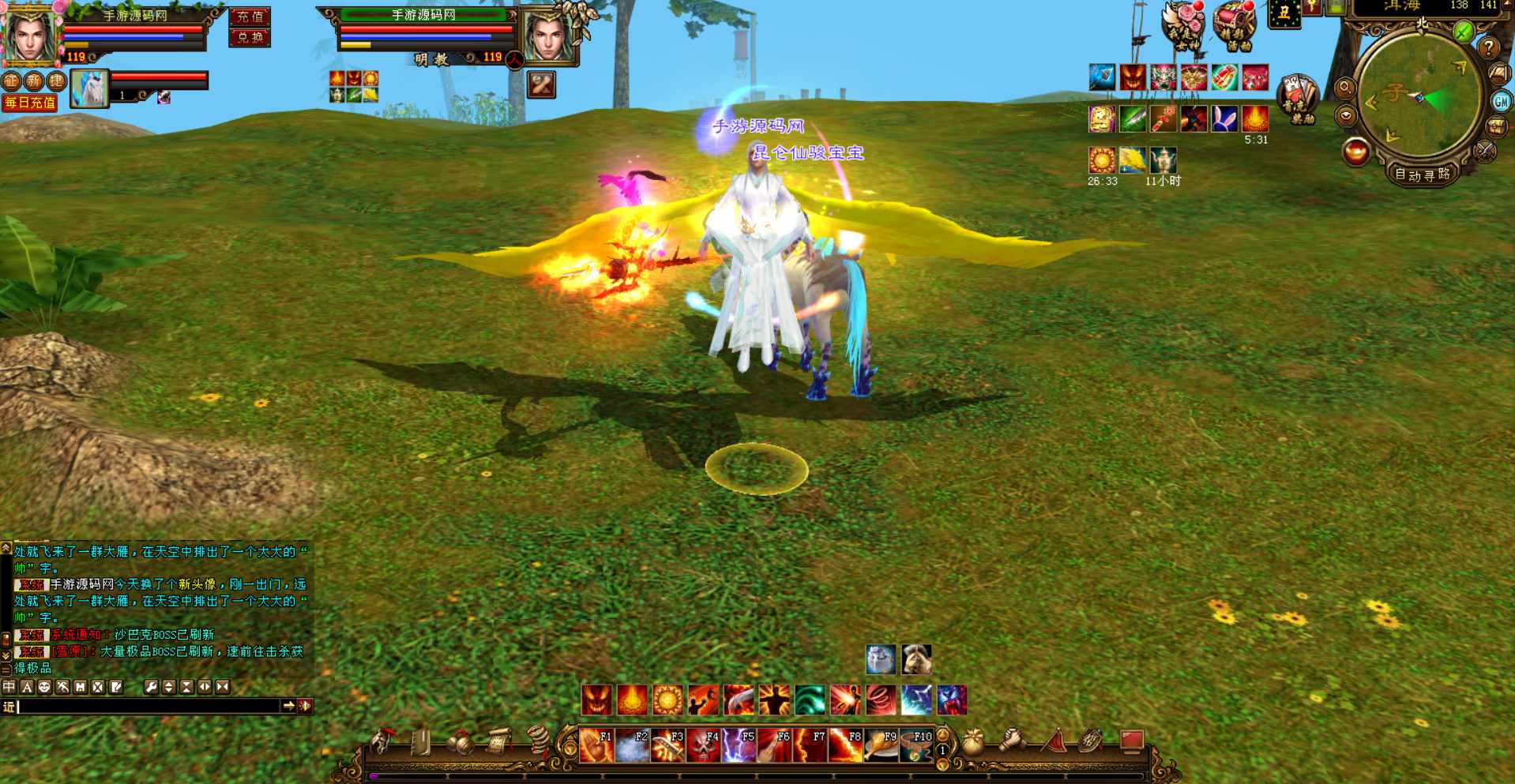Open the 充值 recharge button
The width and height of the screenshot is (1515, 784).
click(x=250, y=17)
